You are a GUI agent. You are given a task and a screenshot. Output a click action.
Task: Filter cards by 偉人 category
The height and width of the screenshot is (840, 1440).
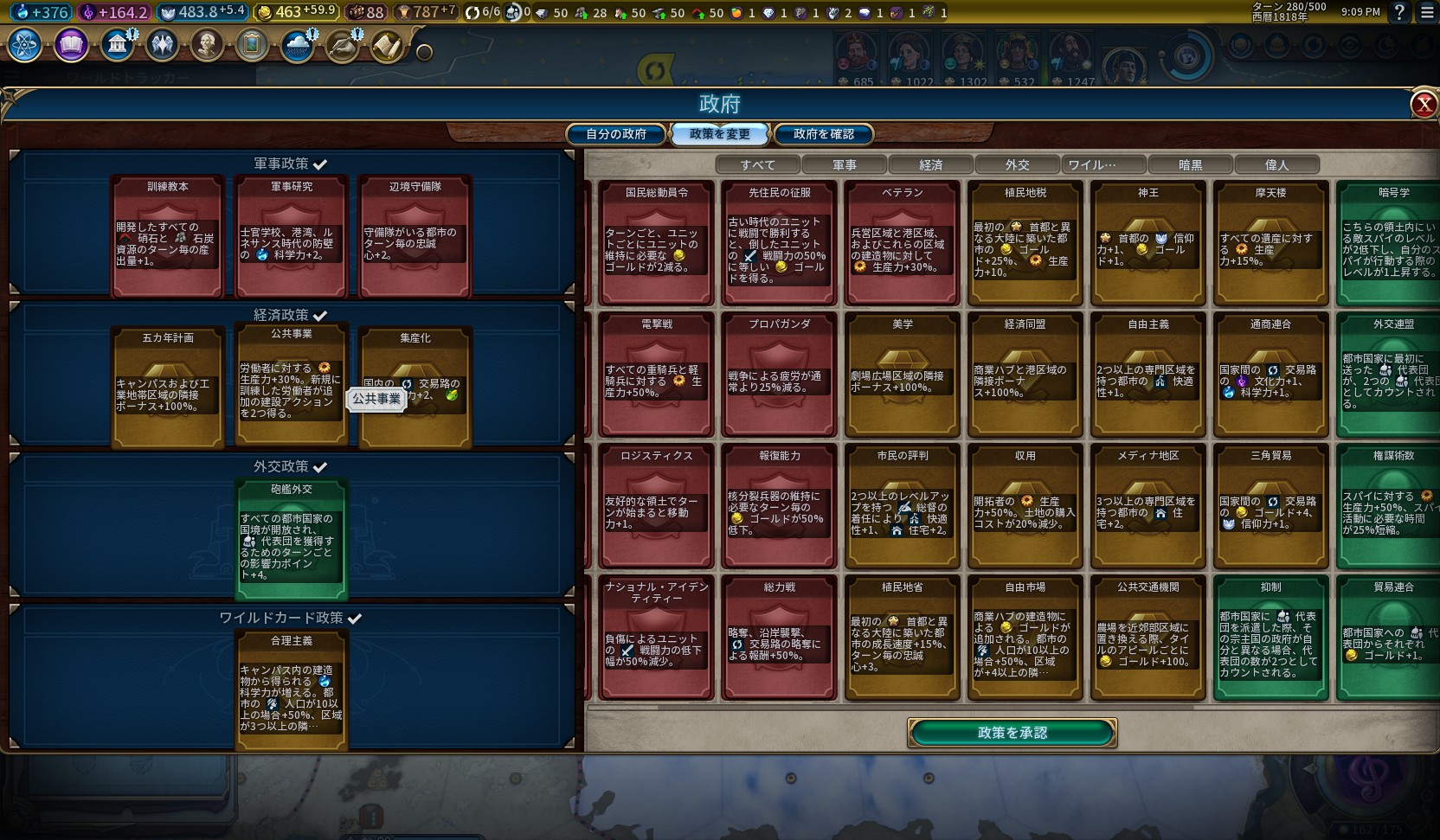pyautogui.click(x=1276, y=164)
